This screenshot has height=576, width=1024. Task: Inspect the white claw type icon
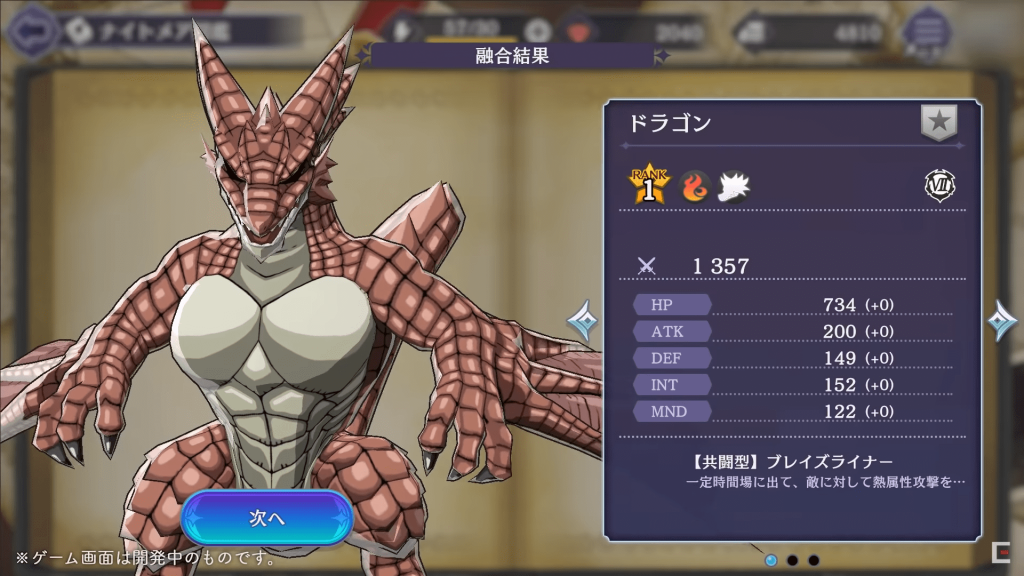(734, 186)
